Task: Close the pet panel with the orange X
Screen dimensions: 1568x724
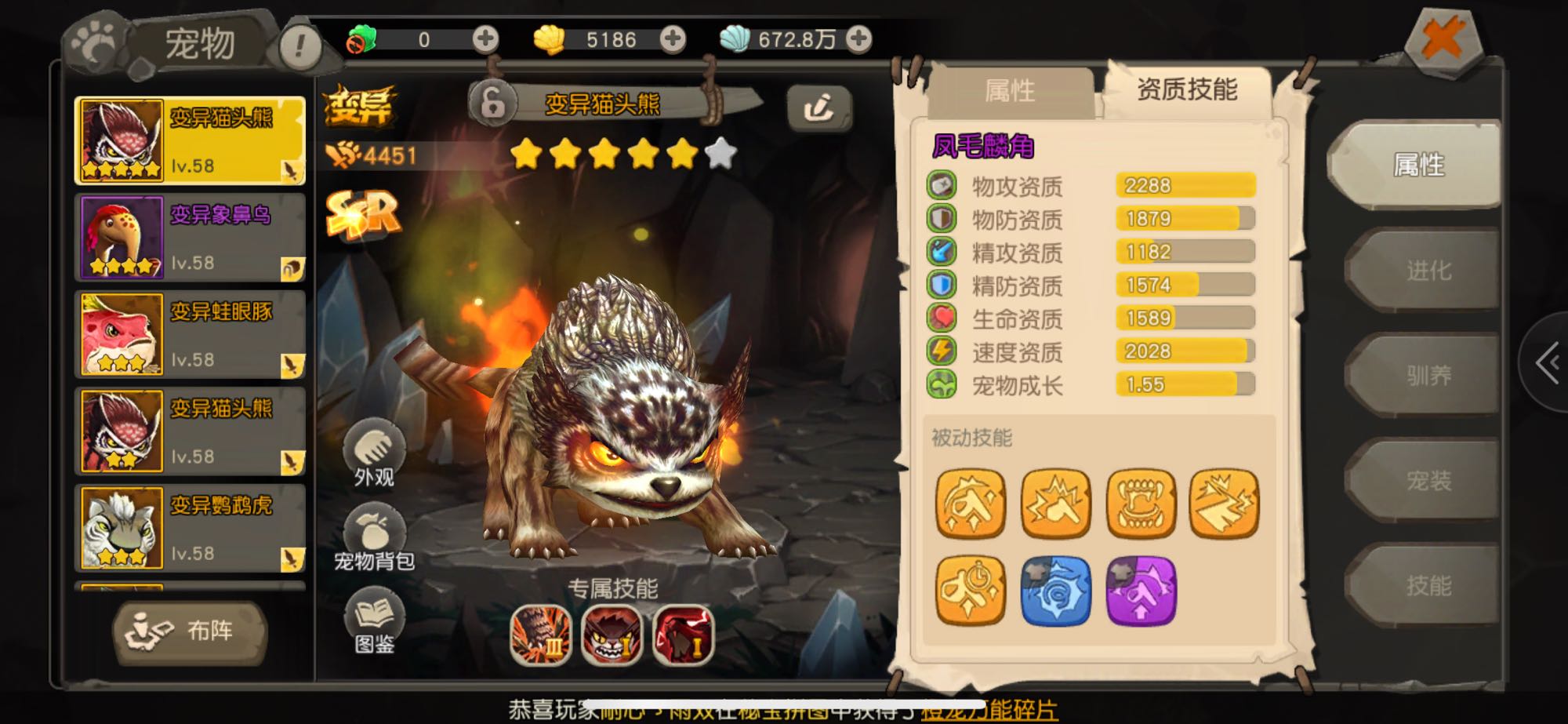Action: [1443, 39]
